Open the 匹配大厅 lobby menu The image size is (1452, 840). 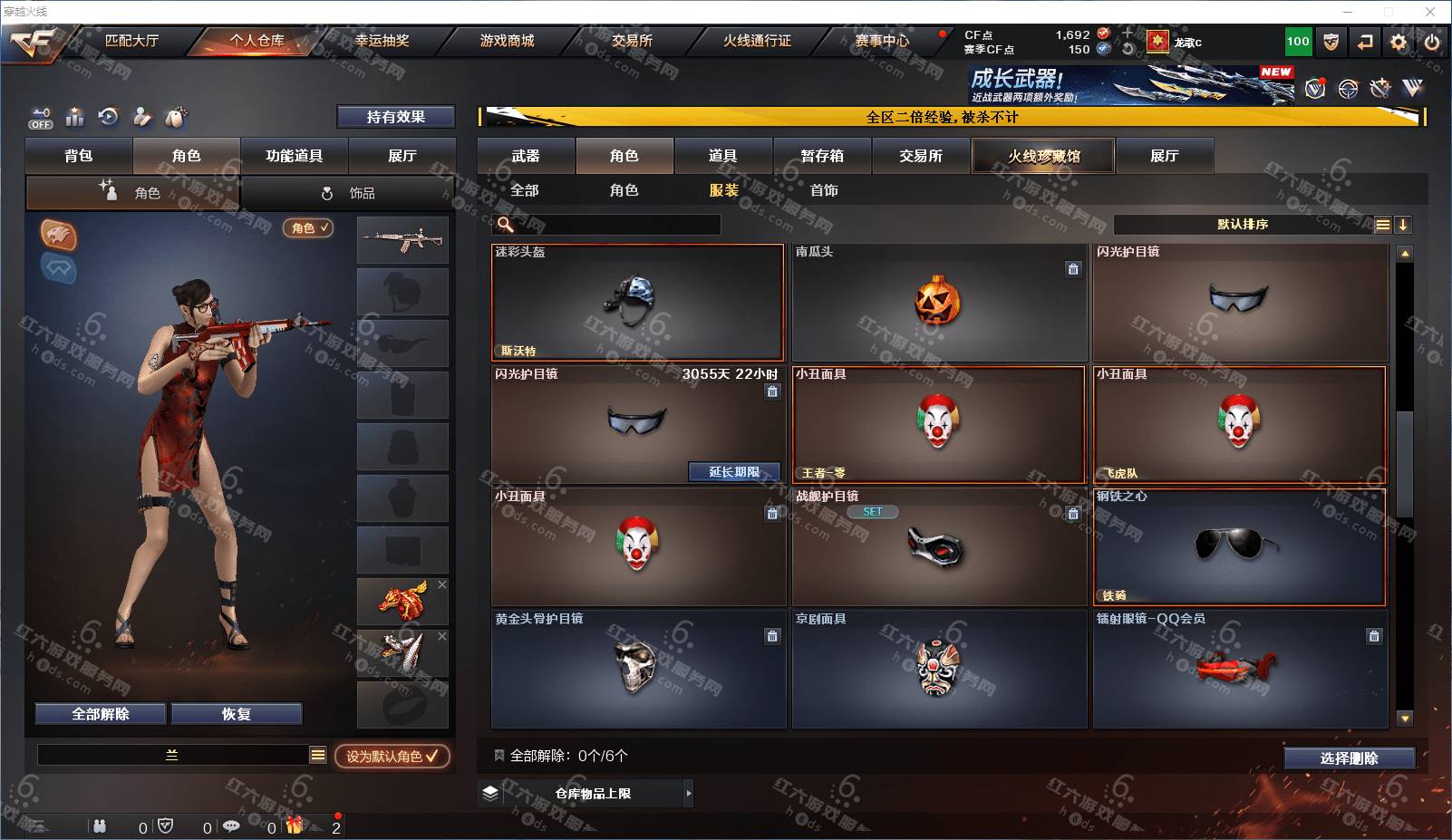[x=131, y=41]
